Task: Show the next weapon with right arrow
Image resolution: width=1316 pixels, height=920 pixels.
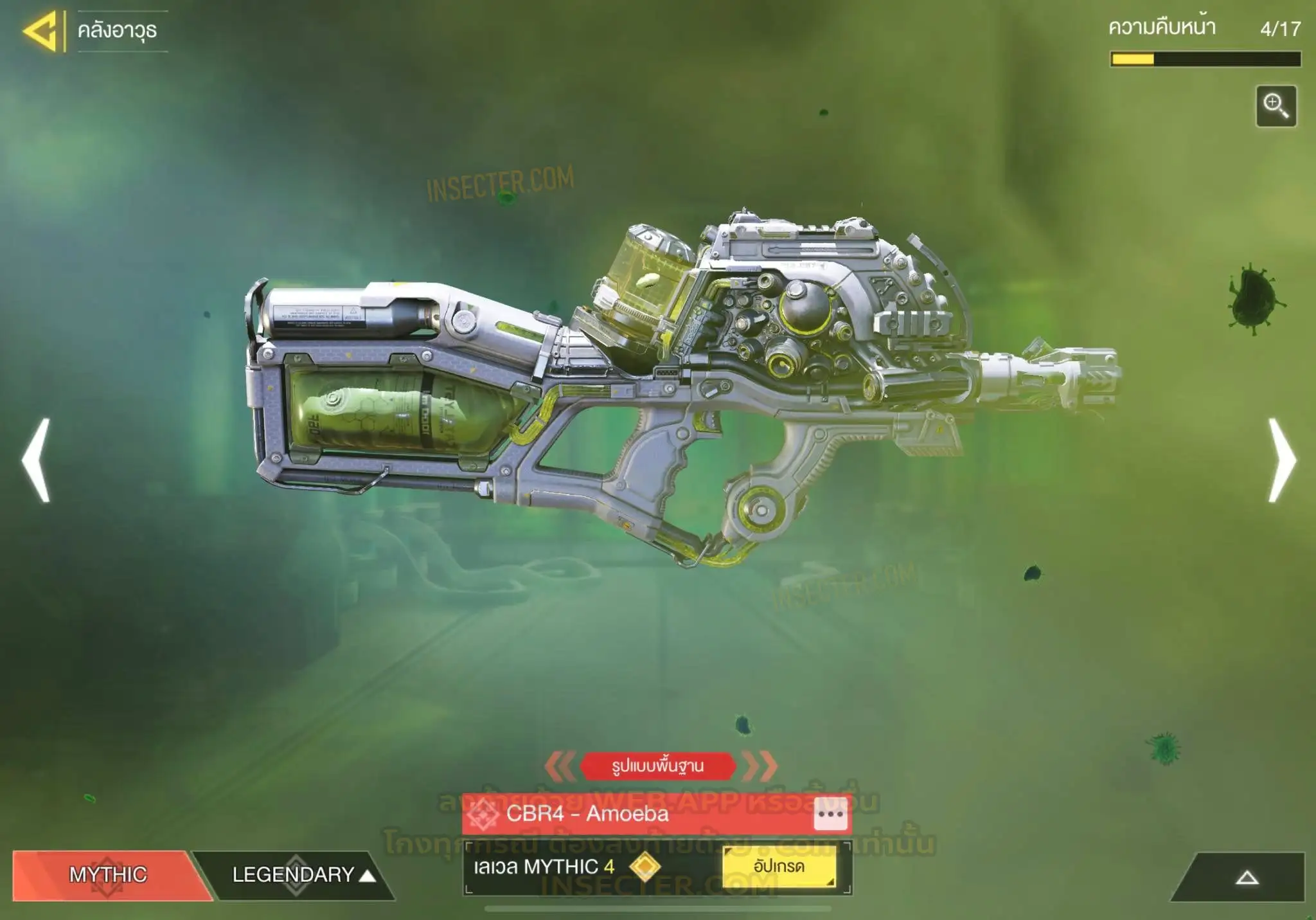Action: [x=1282, y=460]
